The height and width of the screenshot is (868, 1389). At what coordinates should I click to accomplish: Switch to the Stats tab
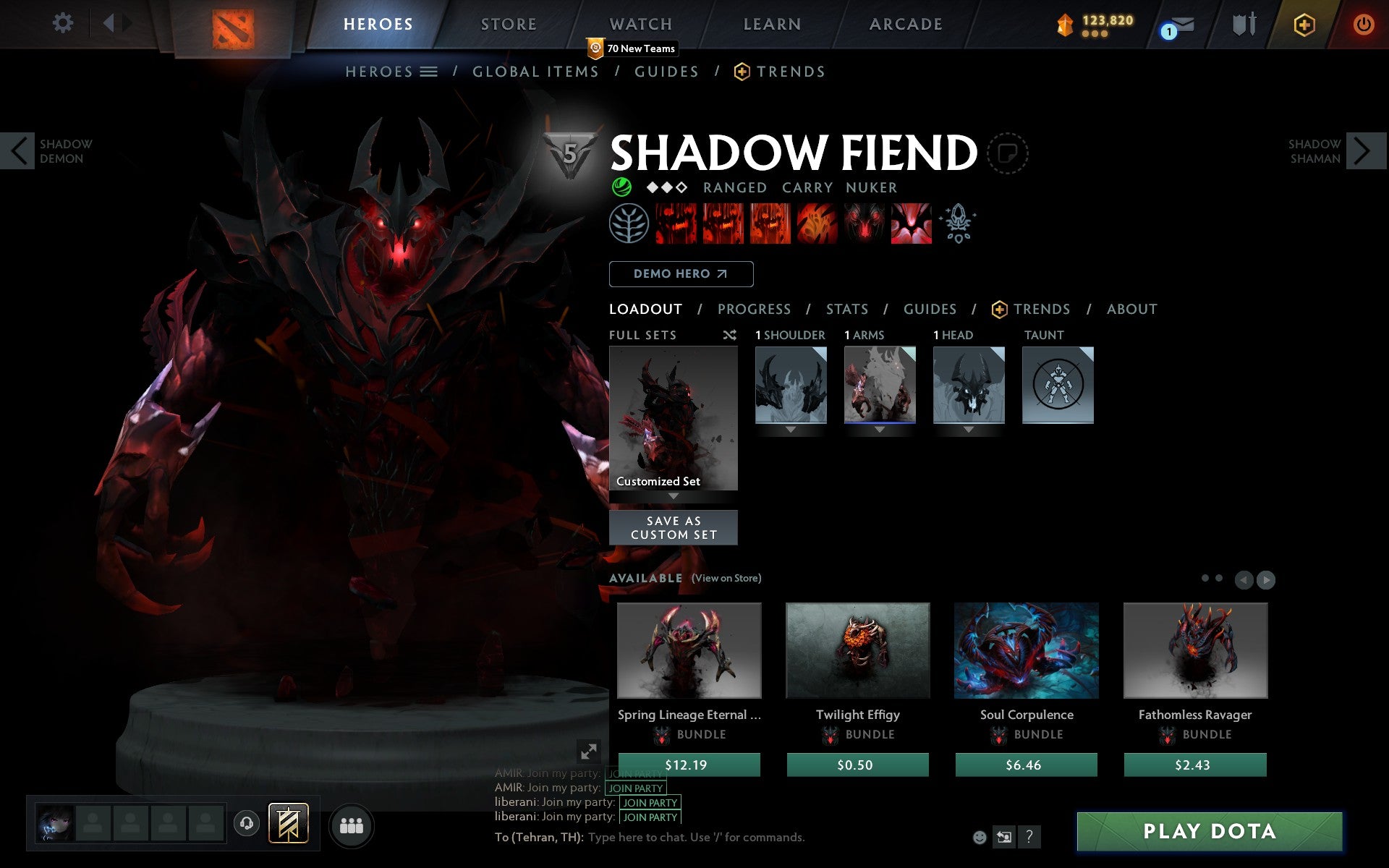pyautogui.click(x=846, y=309)
